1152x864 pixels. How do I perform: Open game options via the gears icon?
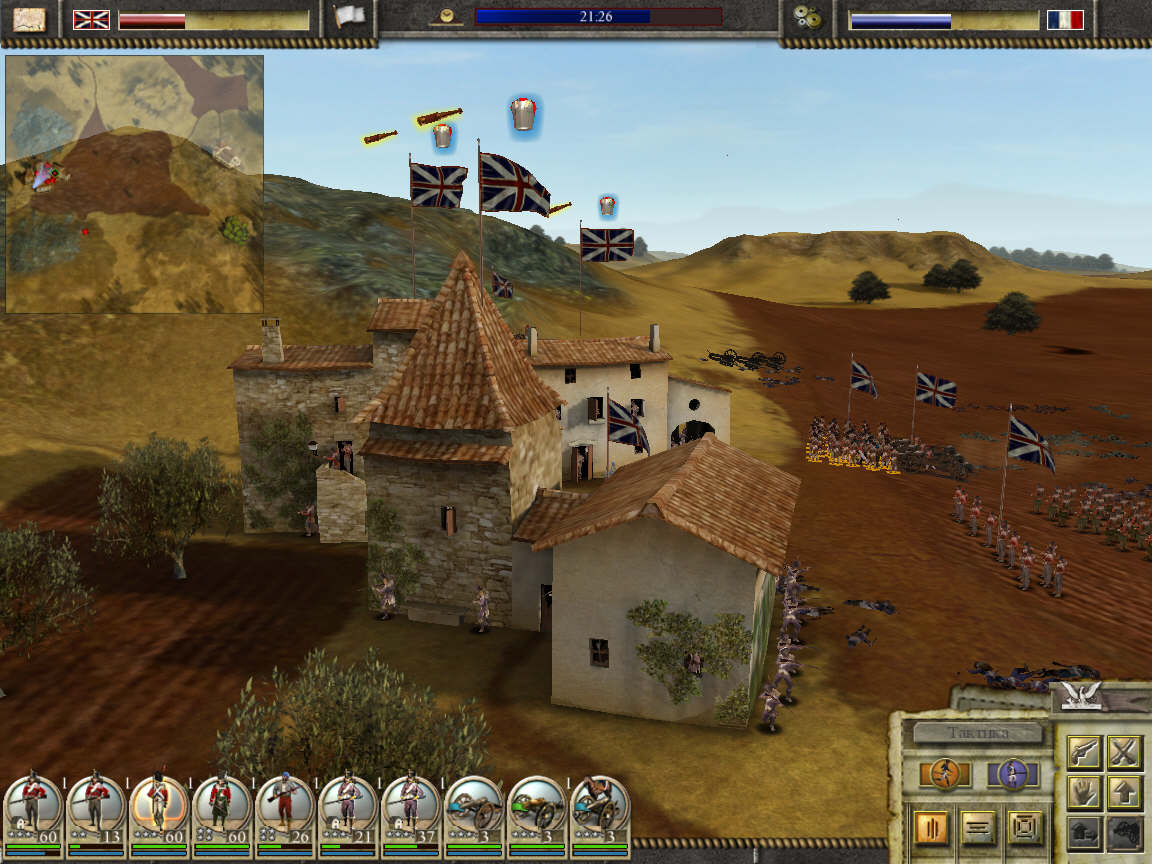click(808, 17)
